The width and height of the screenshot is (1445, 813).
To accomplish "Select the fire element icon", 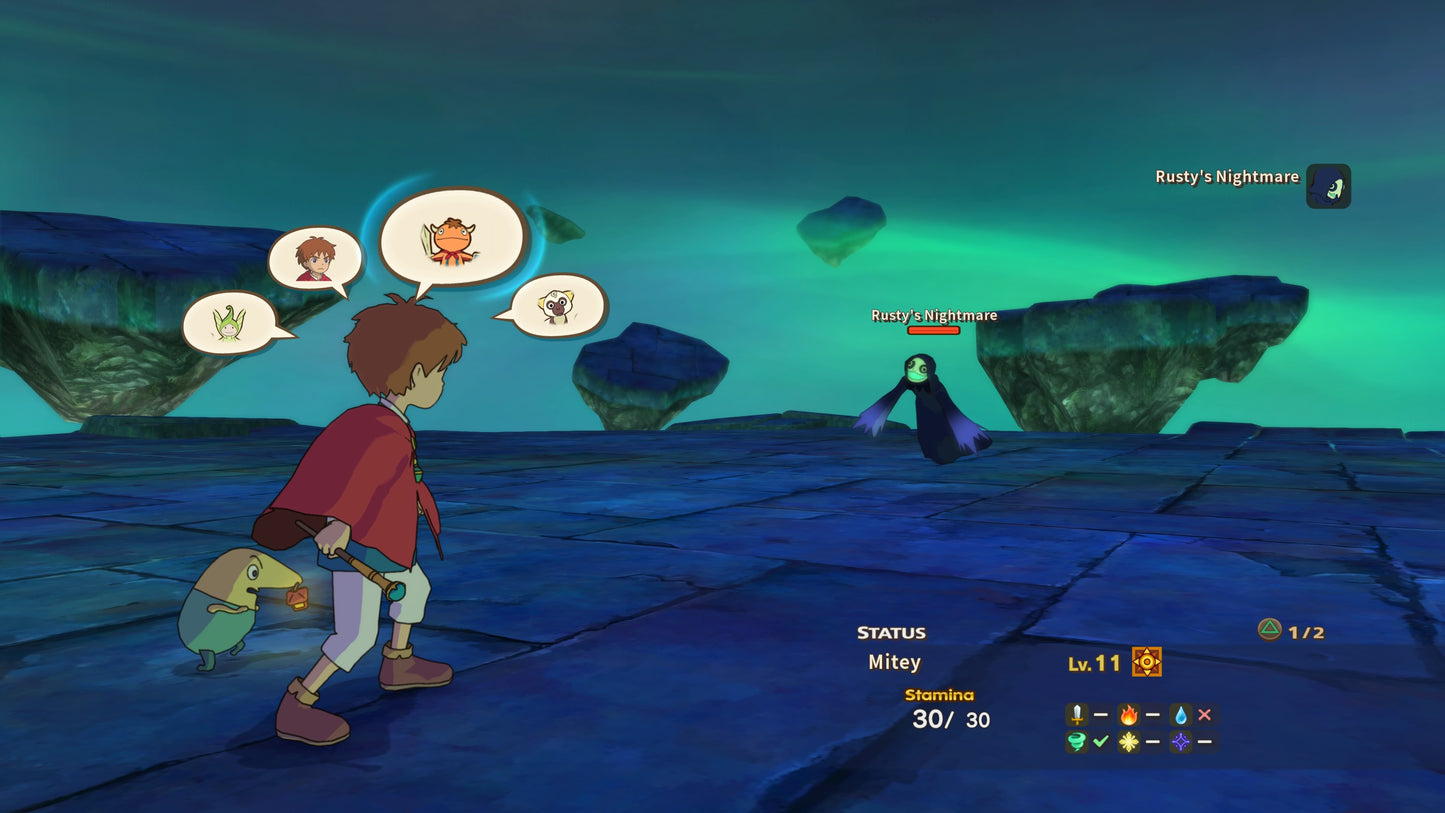I will click(x=1131, y=714).
